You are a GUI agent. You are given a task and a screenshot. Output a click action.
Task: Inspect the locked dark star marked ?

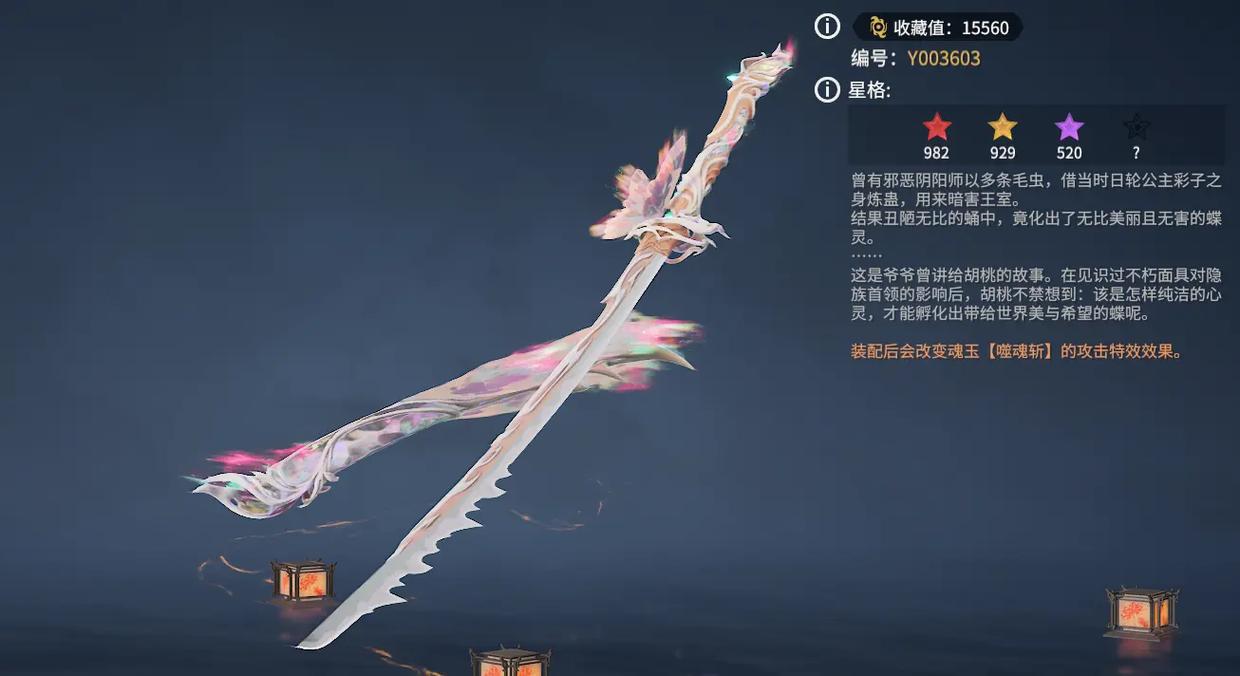point(1136,128)
